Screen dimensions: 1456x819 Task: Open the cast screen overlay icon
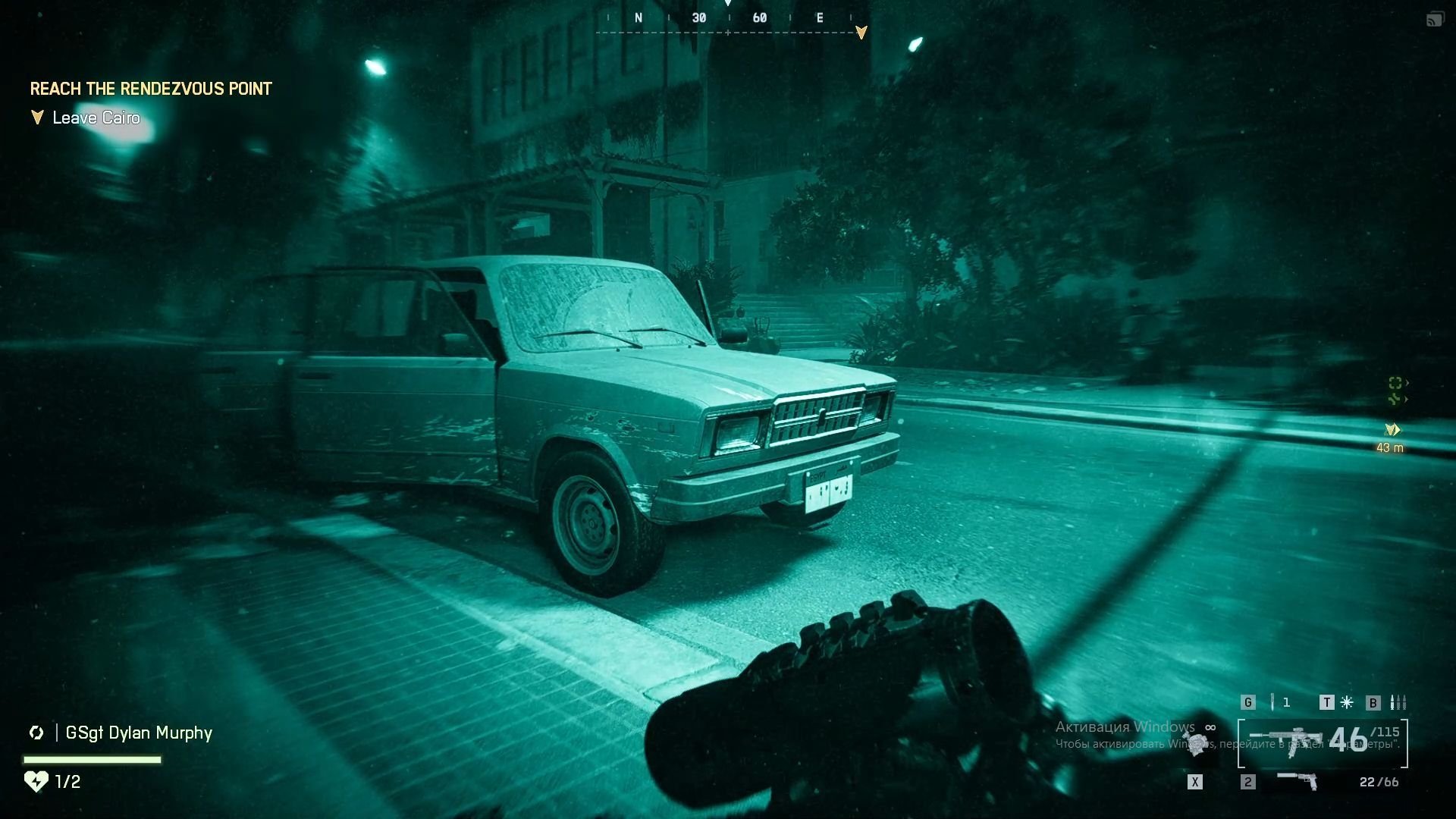1434,20
